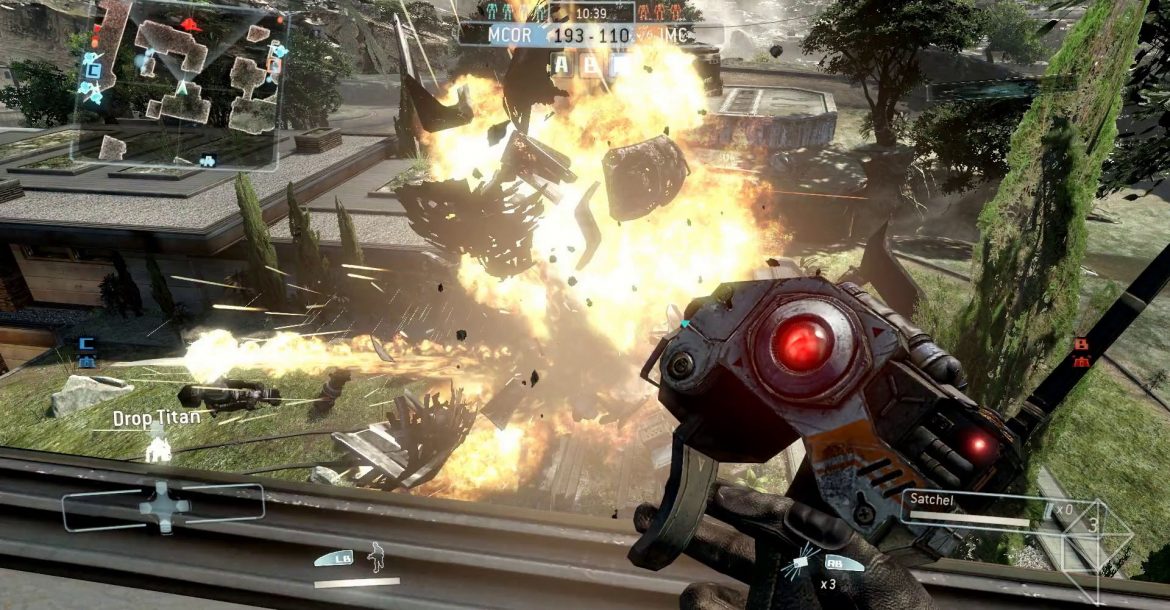Viewport: 1170px width, 610px height.
Task: Select the hardpoint B status indicator
Action: [x=591, y=66]
